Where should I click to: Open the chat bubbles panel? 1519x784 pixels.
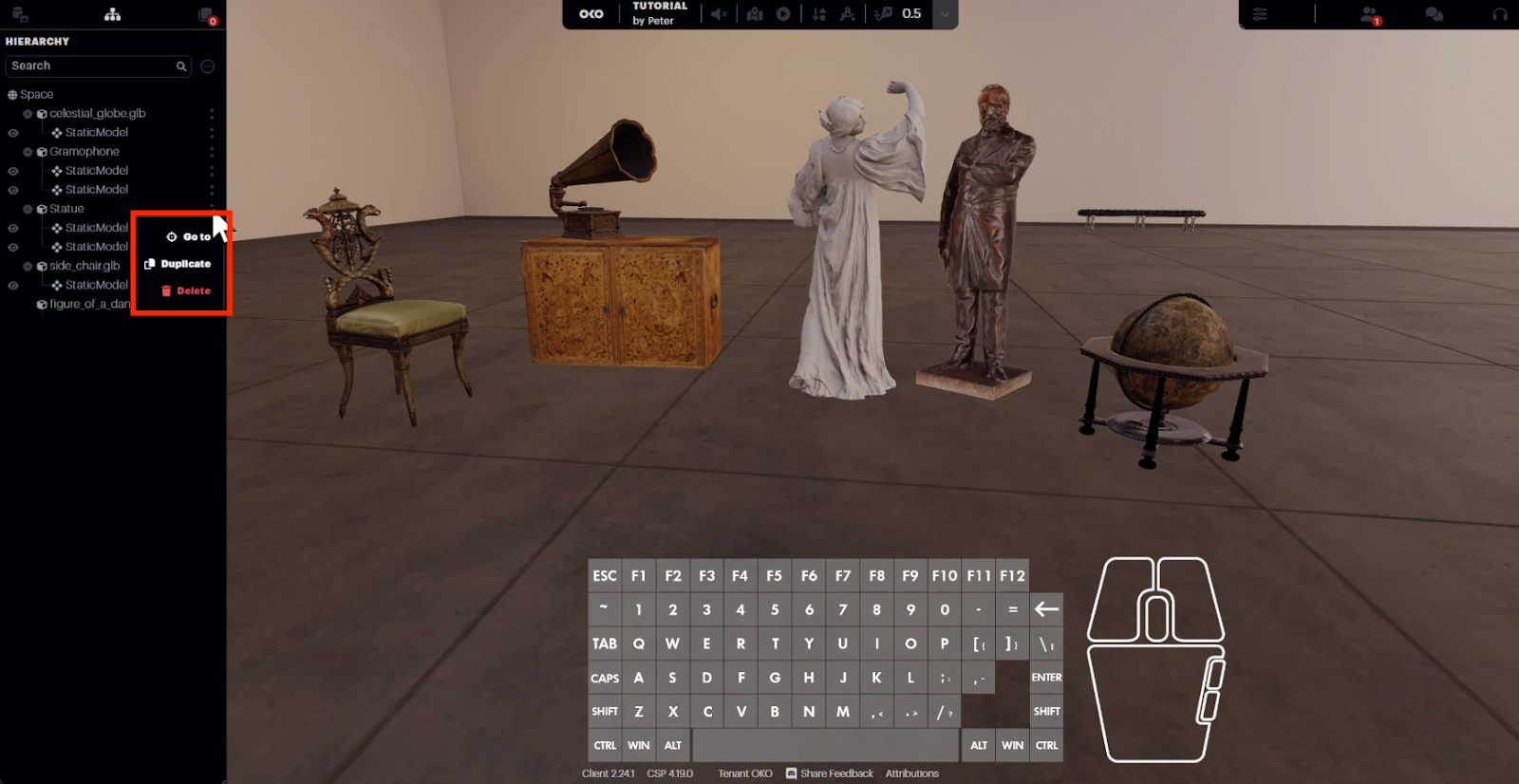[1435, 14]
